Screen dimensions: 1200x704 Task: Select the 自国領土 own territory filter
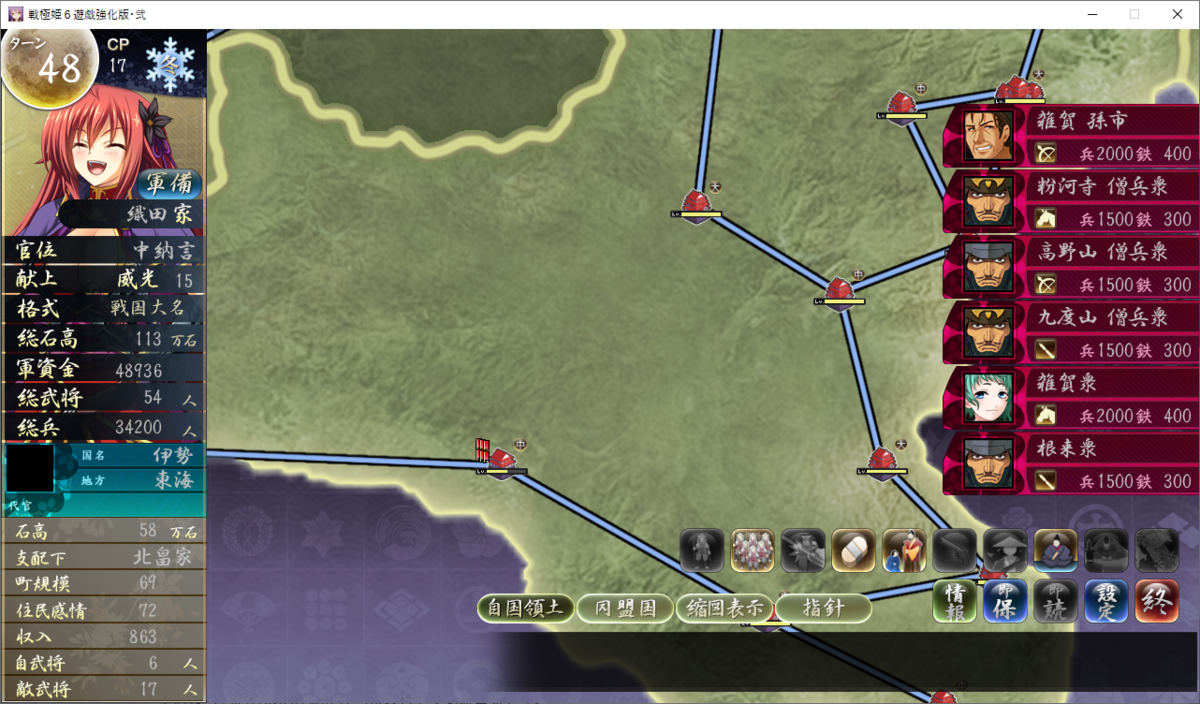524,608
